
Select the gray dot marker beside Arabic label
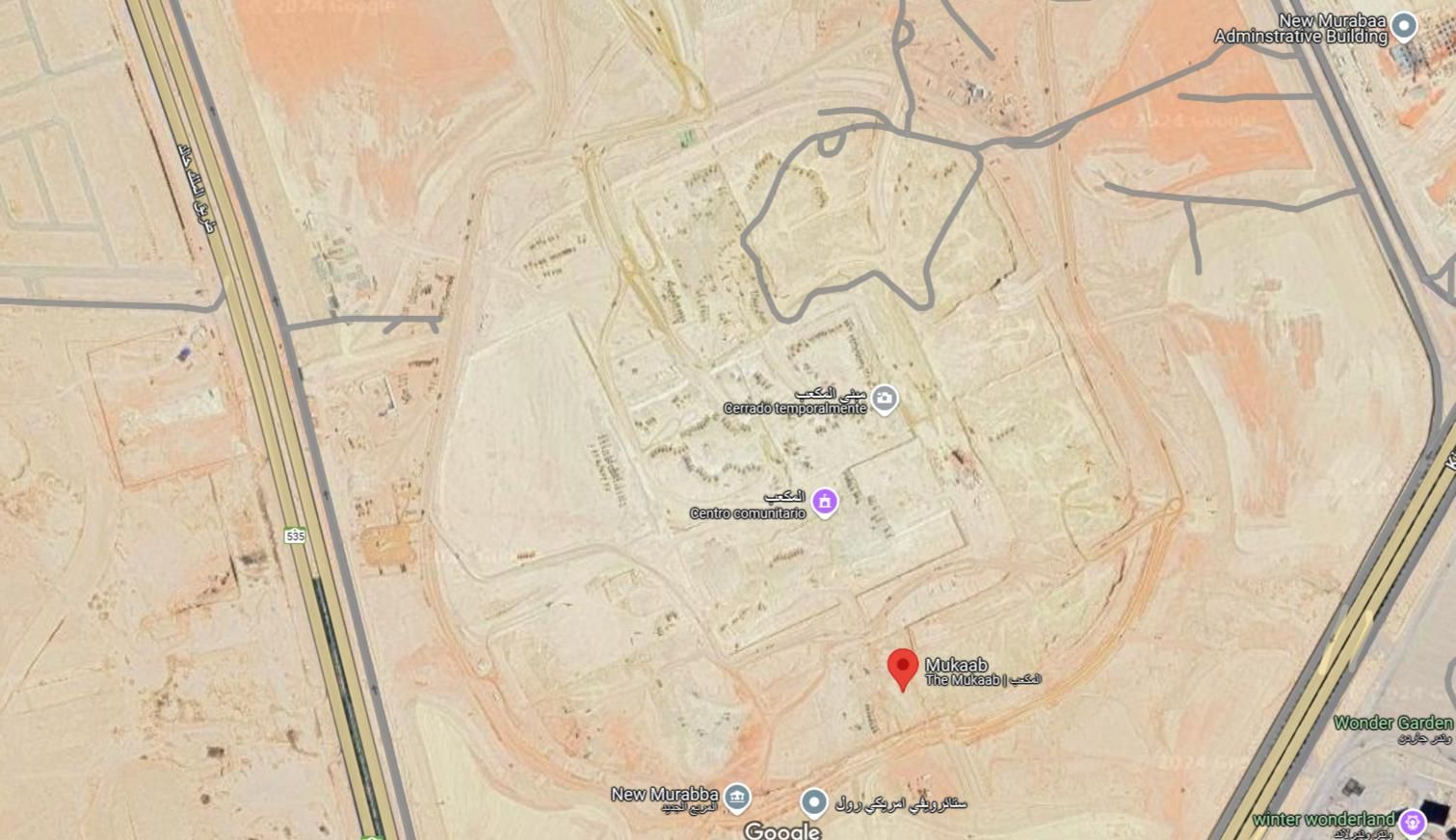click(815, 800)
